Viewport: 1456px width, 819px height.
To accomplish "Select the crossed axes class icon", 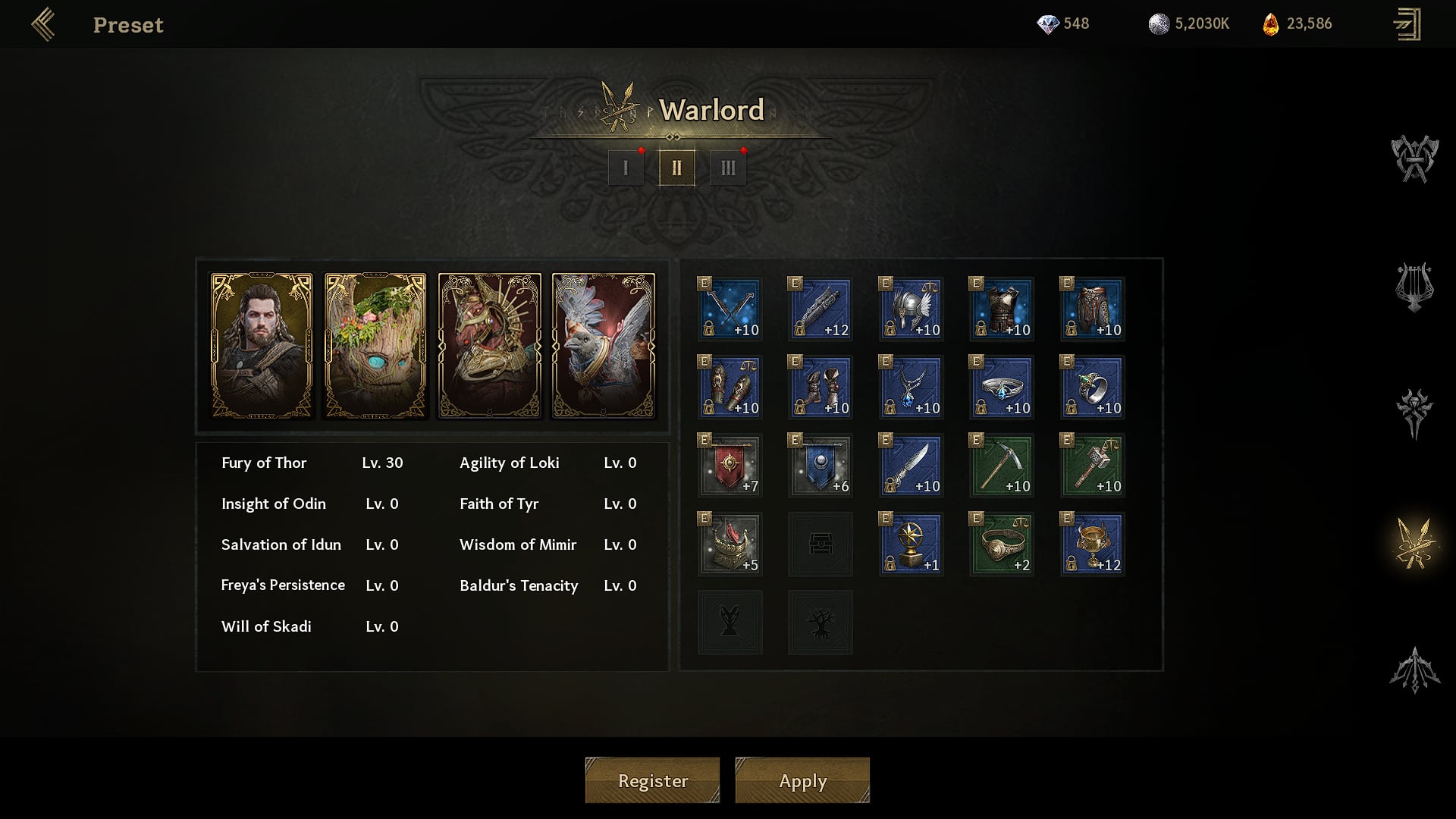I will [1414, 159].
